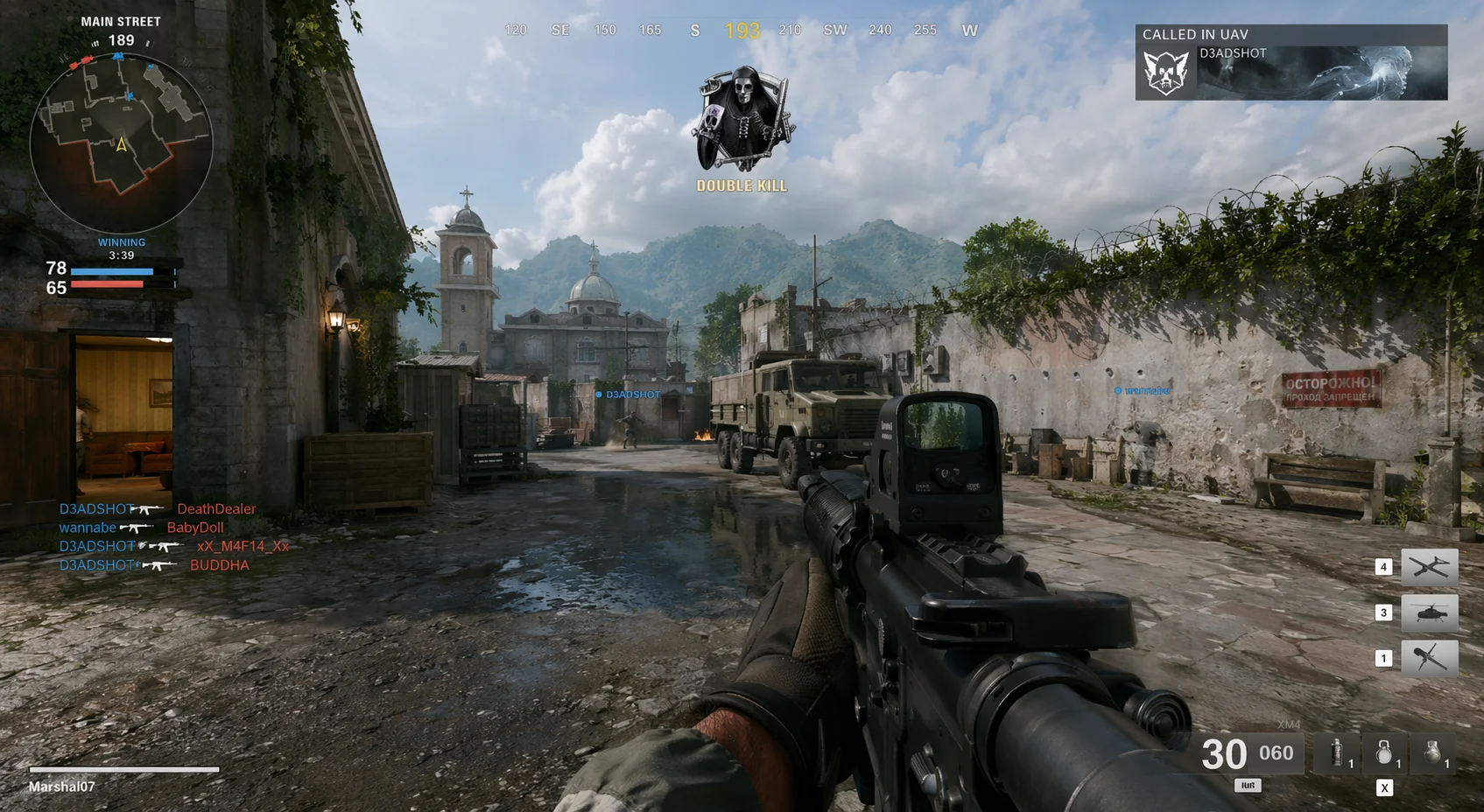Use the propeller drone scorestreak icon
This screenshot has width=1484, height=812.
coord(1429,658)
